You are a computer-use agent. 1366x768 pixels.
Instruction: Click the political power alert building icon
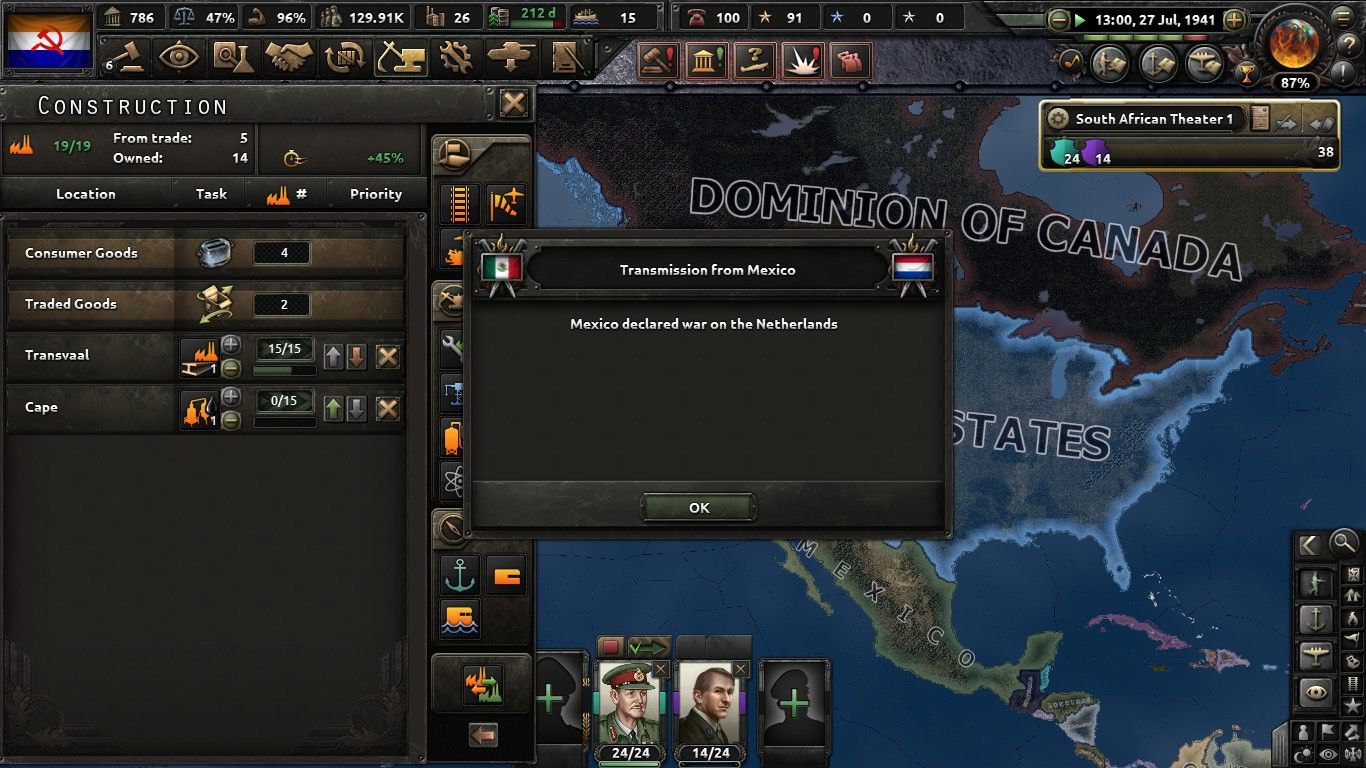[707, 58]
